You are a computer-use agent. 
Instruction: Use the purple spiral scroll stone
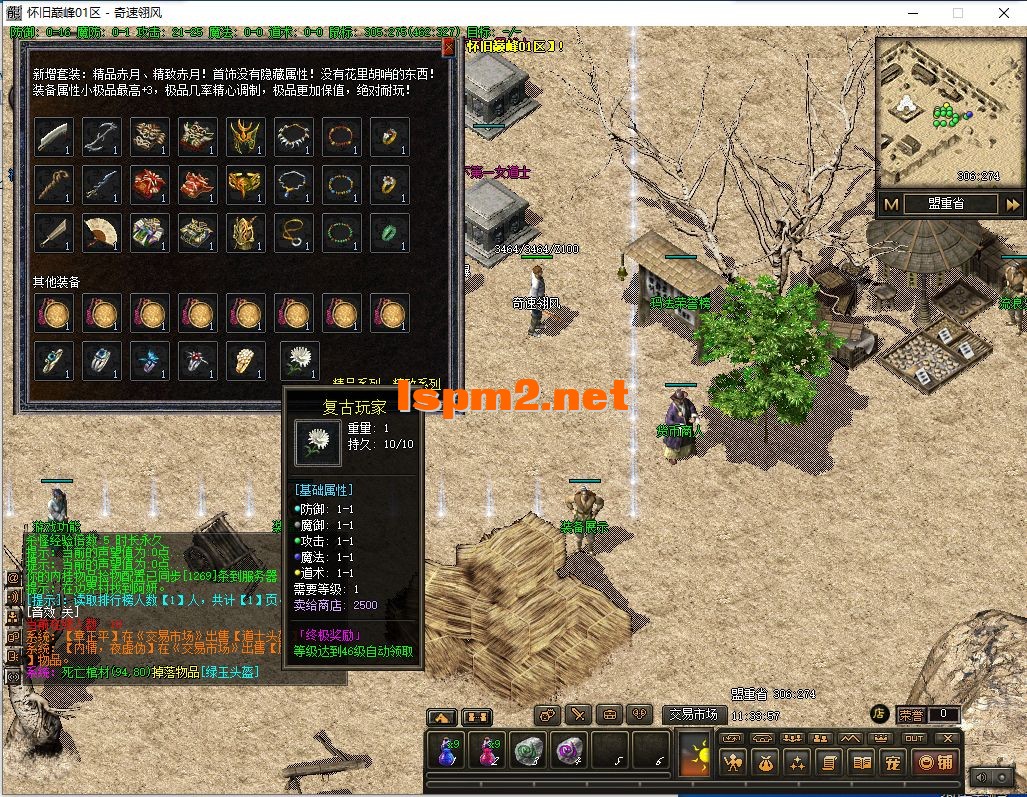[x=569, y=750]
